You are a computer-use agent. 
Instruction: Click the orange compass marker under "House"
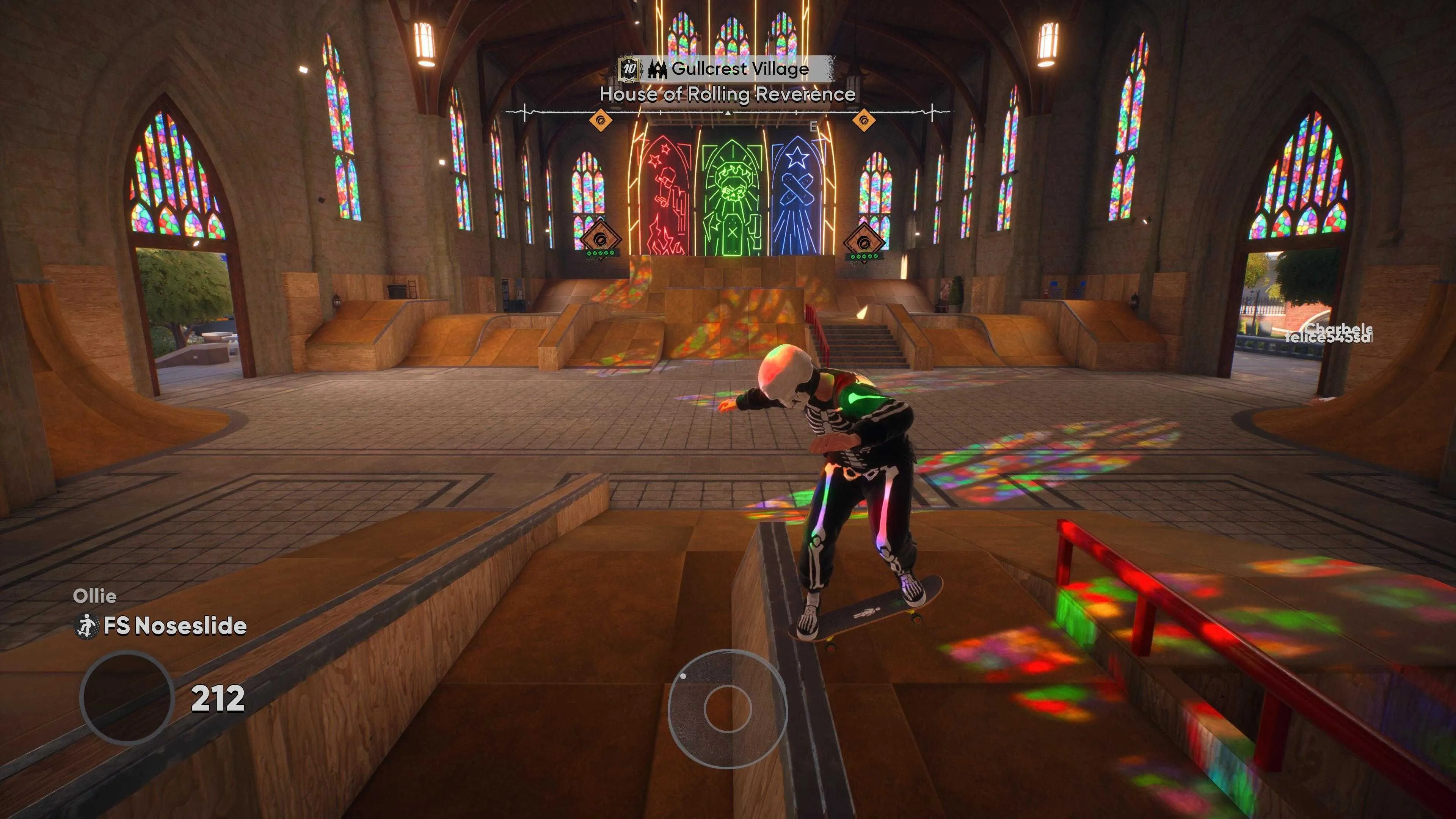[600, 120]
